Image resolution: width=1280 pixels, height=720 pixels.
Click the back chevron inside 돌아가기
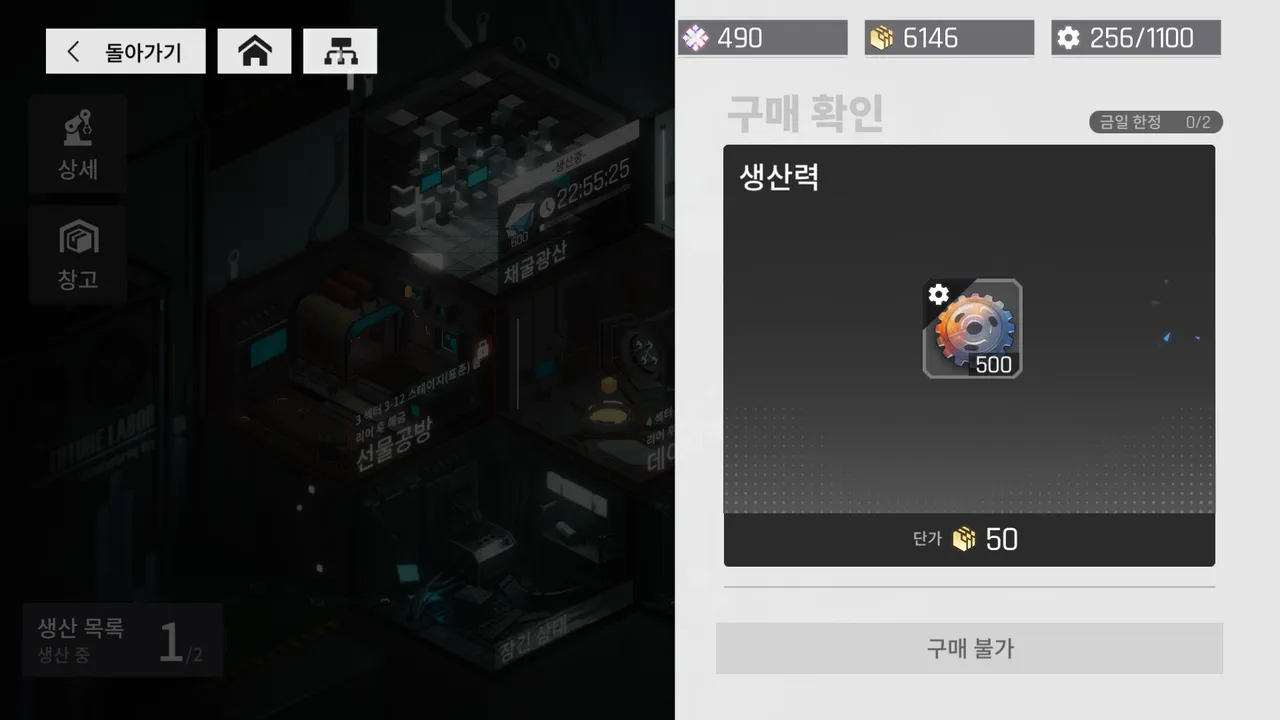pos(73,50)
